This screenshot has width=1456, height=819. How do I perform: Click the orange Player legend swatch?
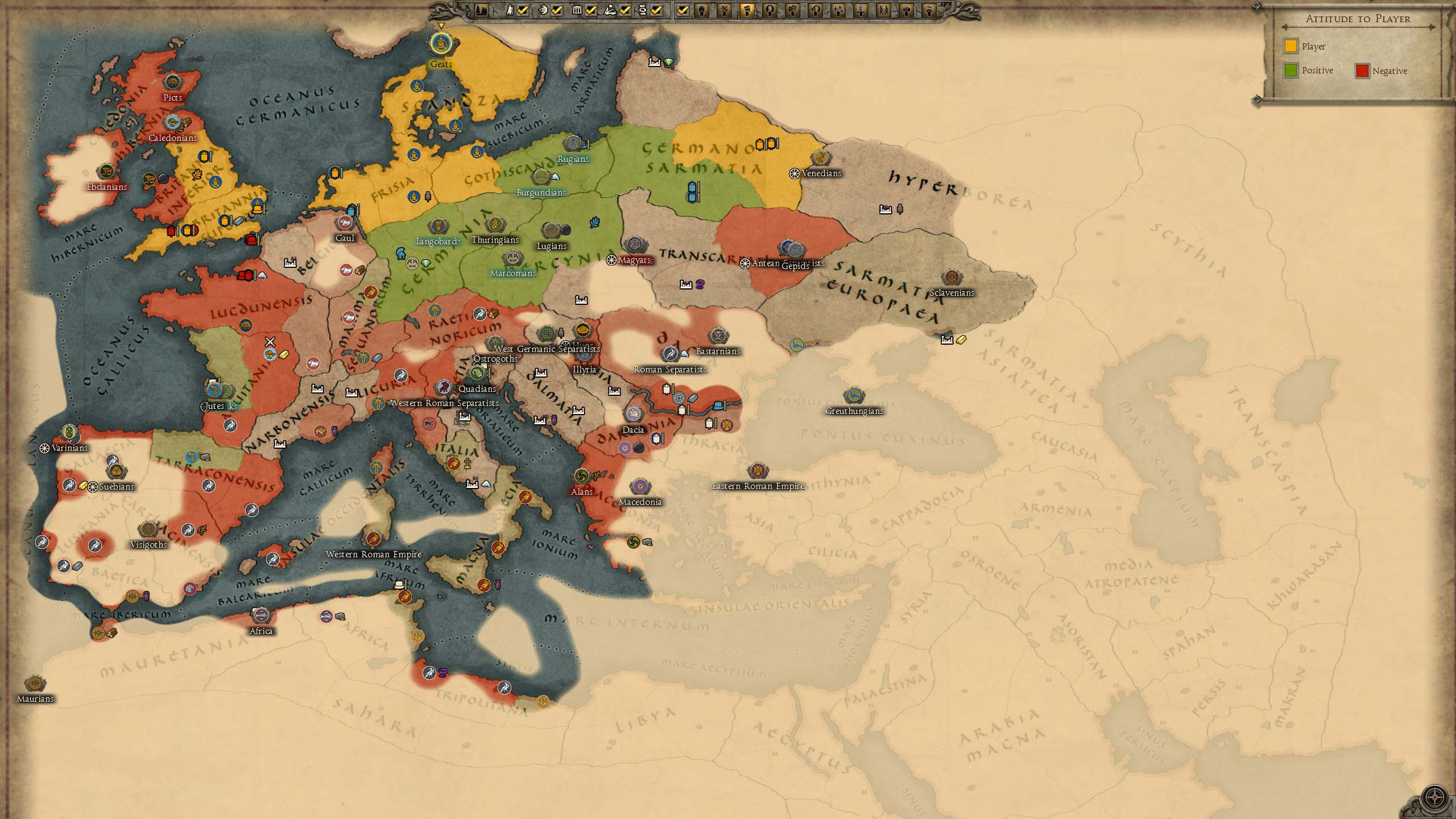(x=1290, y=46)
